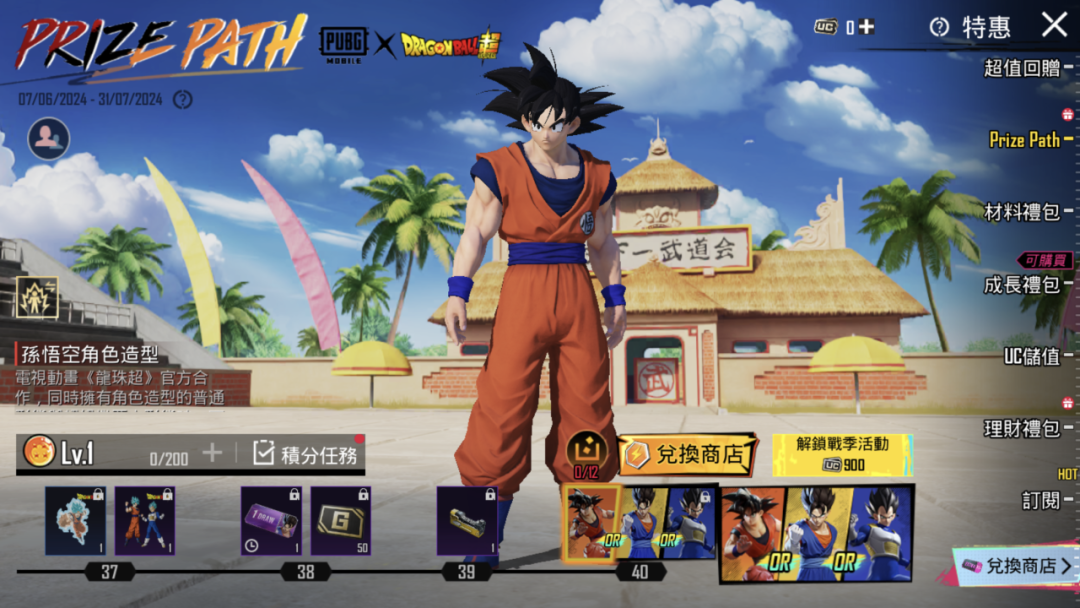Image resolution: width=1080 pixels, height=608 pixels.
Task: Show event date info via the question mark
Action: tap(182, 99)
